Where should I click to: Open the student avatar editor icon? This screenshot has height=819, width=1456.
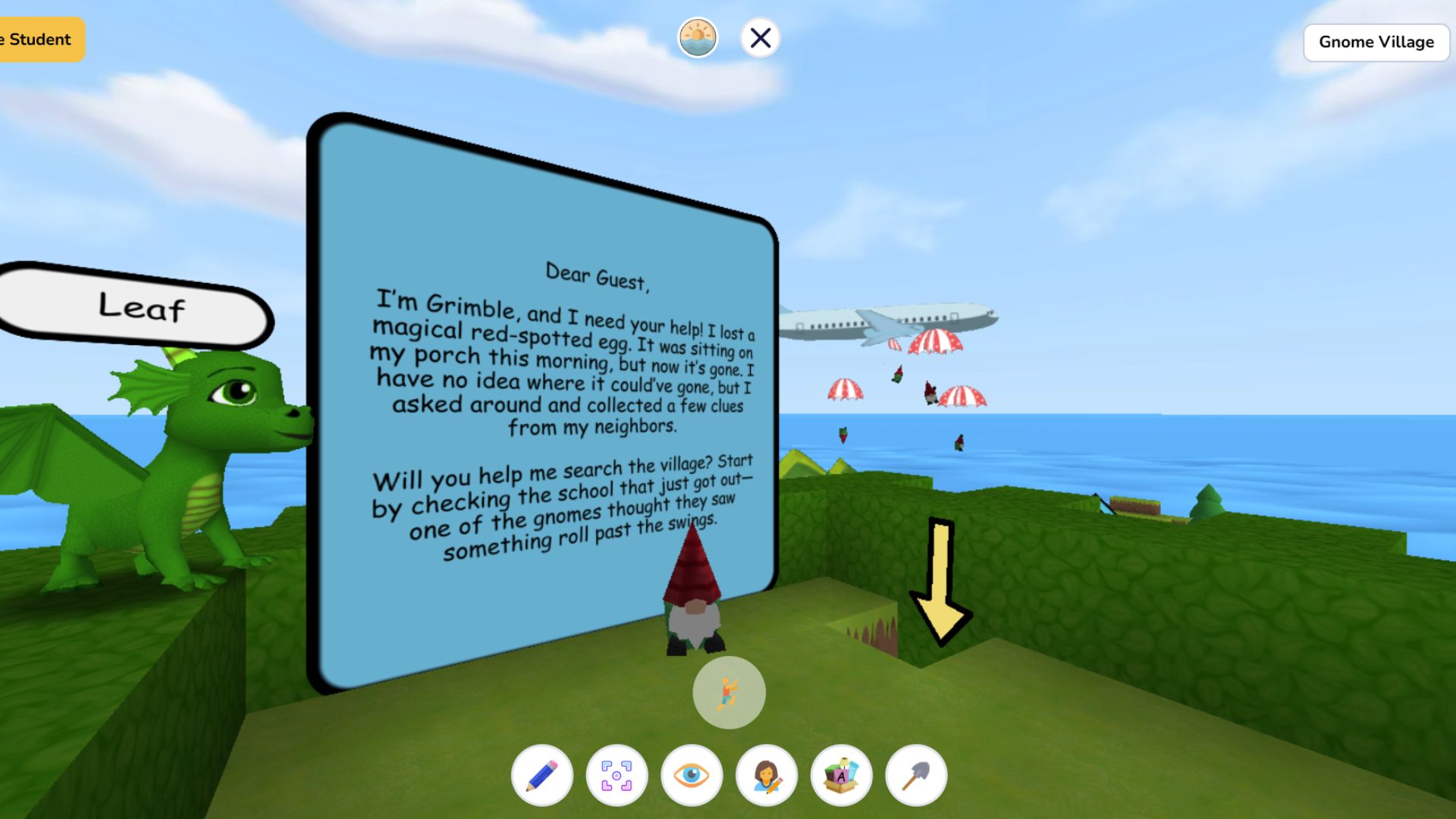click(765, 775)
